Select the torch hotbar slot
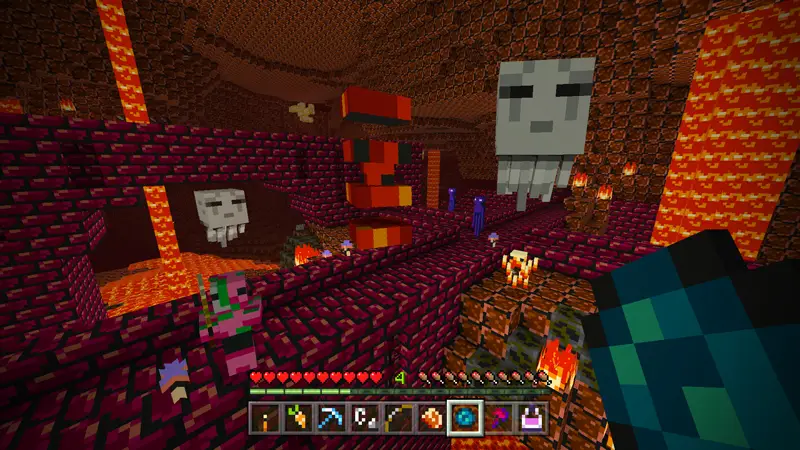 [266, 419]
